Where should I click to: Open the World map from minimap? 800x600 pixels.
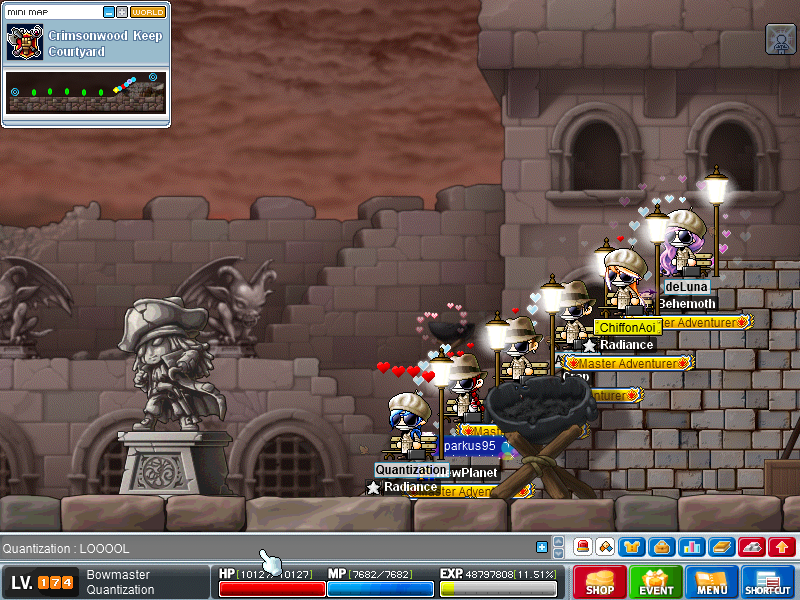coord(148,12)
